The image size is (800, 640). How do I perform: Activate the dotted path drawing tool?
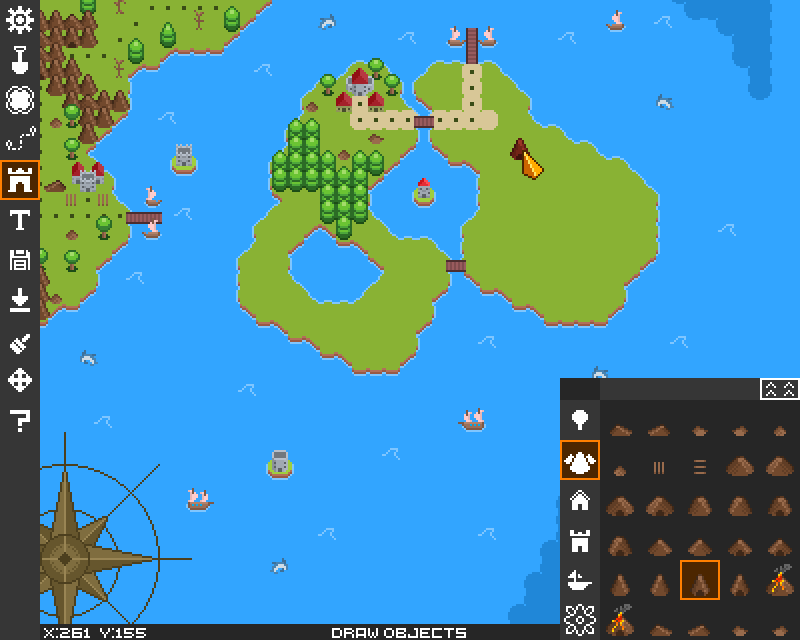[x=20, y=140]
